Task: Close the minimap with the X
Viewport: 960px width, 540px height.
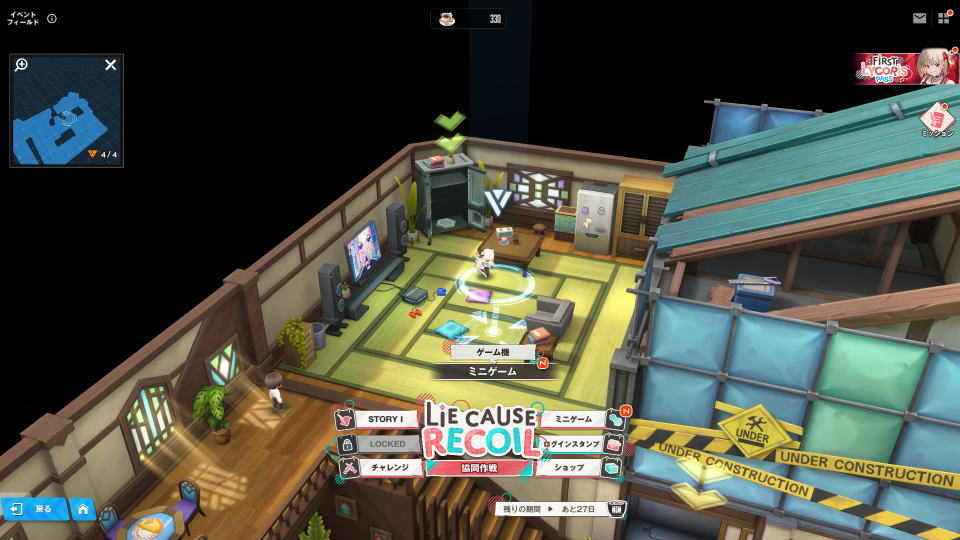Action: 111,65
